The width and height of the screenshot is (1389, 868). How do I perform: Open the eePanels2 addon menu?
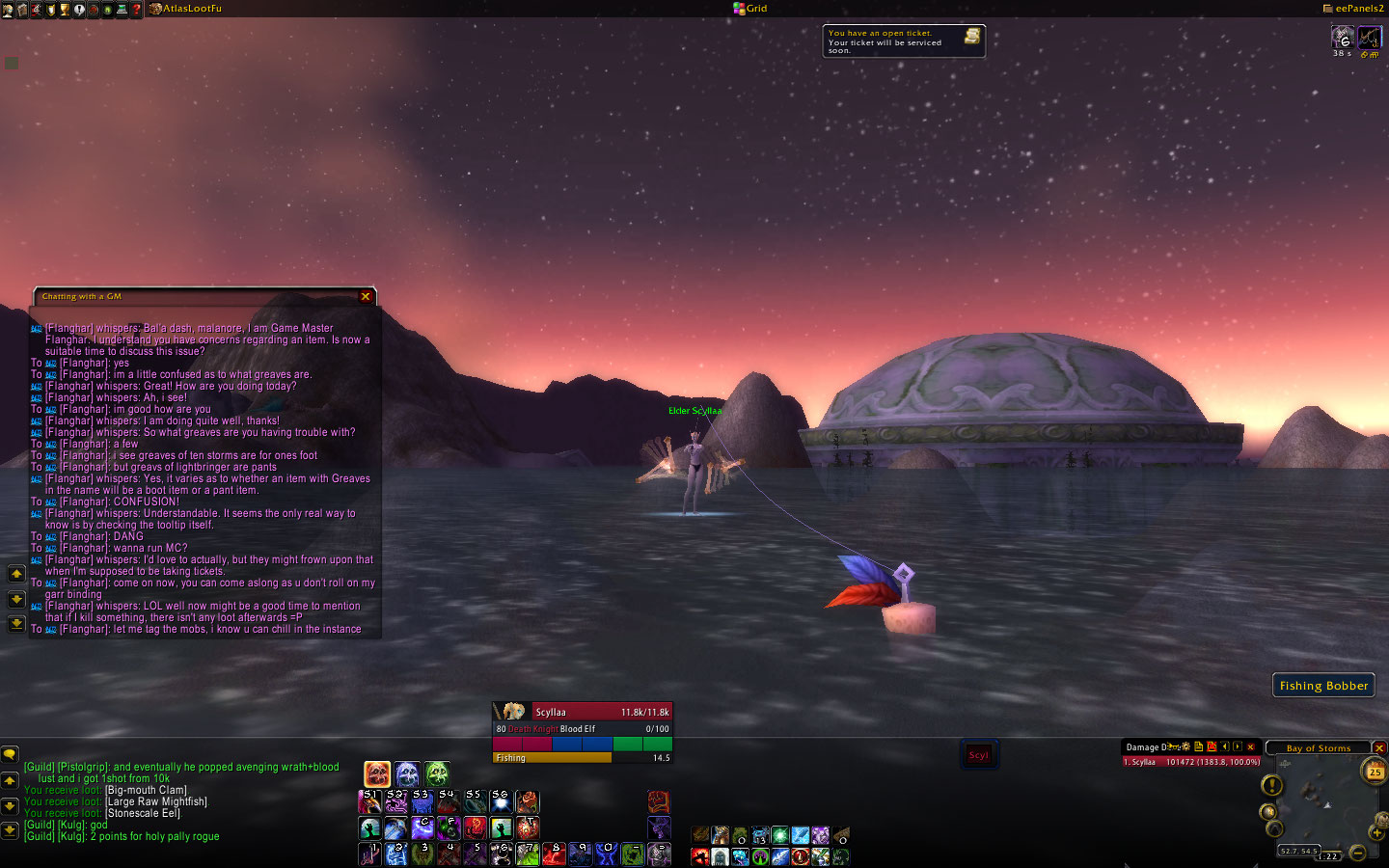(x=1358, y=9)
